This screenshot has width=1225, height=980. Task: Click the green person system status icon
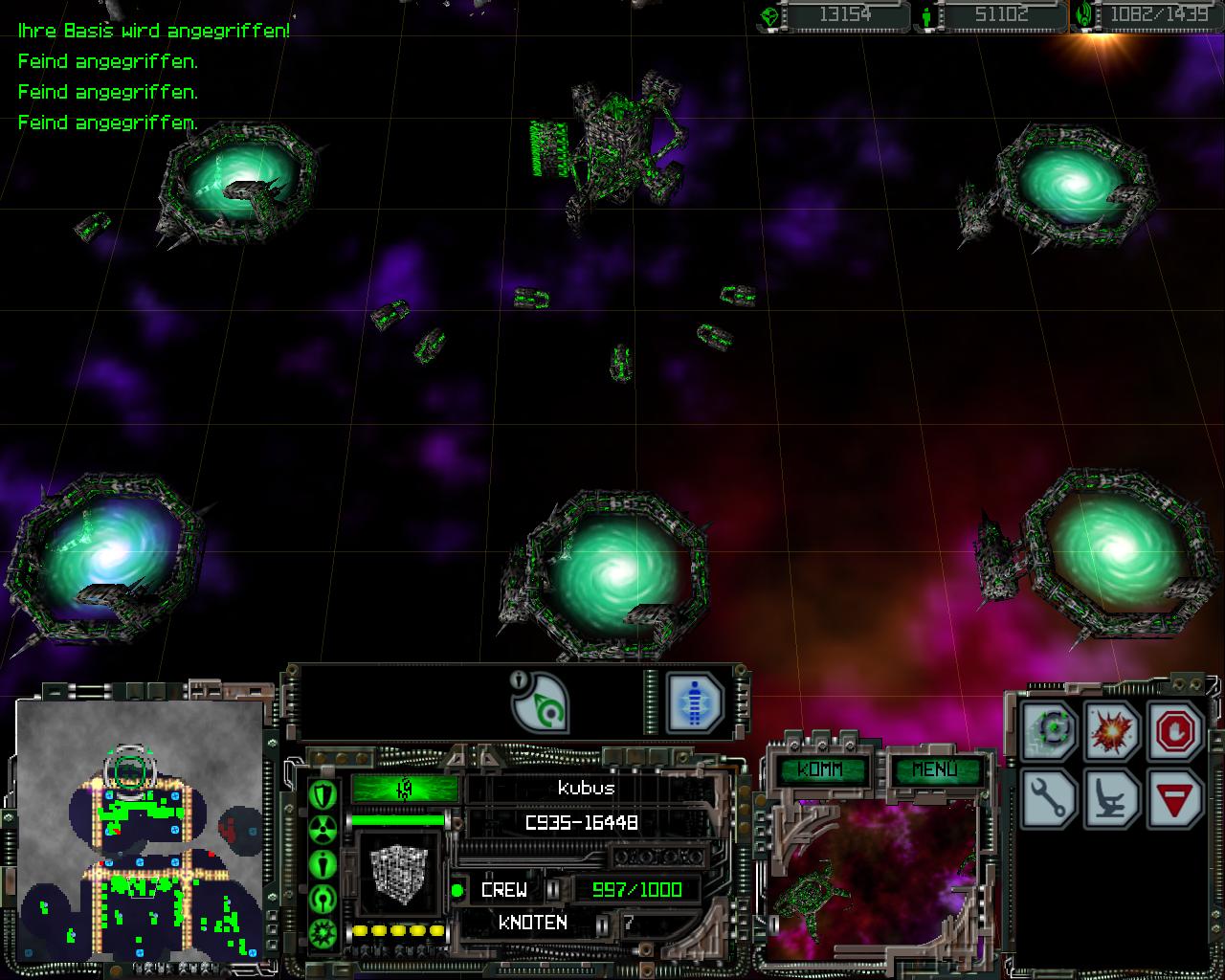click(323, 863)
